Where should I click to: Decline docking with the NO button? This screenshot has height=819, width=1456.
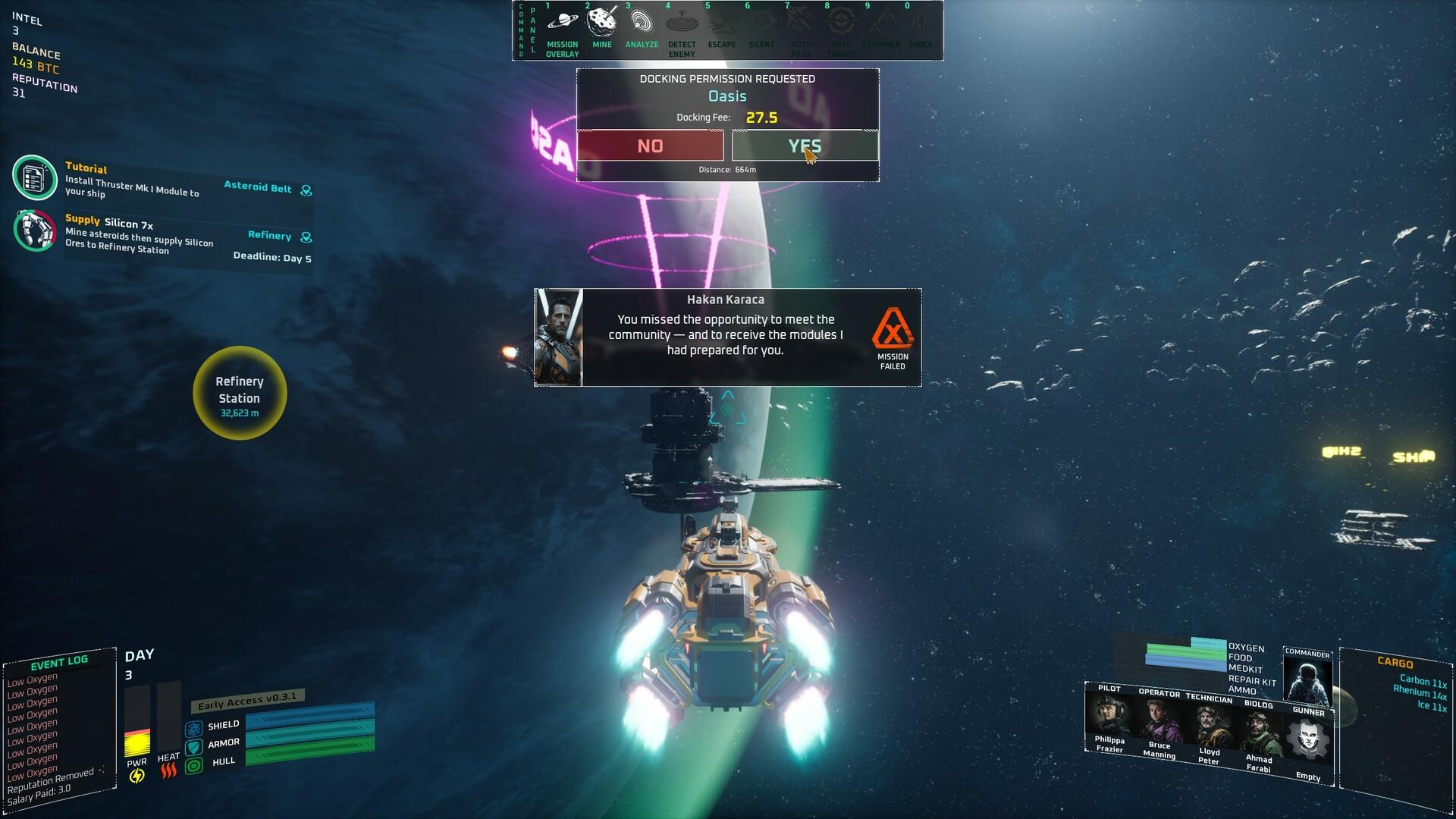pos(651,146)
